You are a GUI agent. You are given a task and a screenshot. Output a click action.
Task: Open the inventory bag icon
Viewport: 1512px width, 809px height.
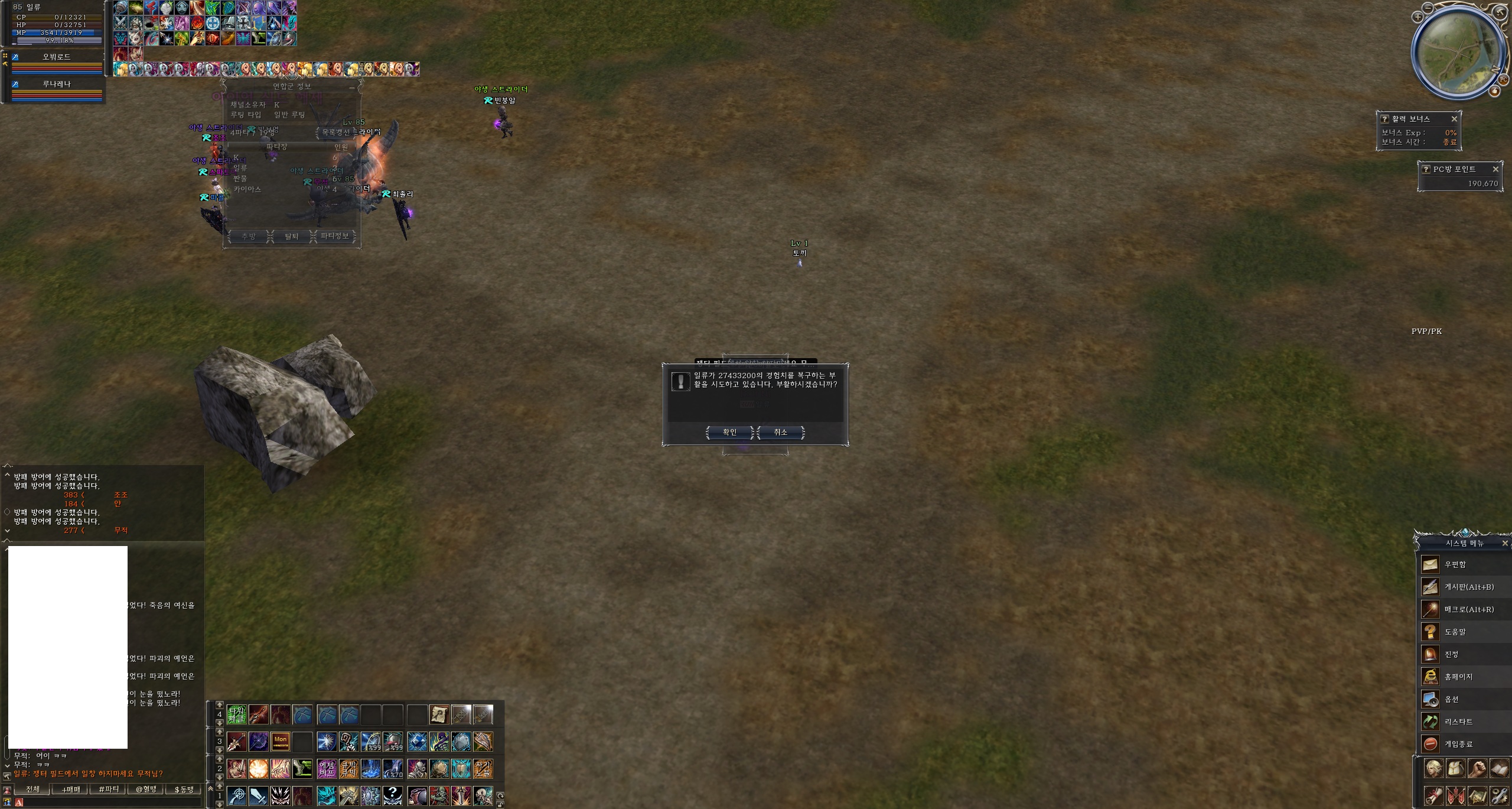(x=1455, y=769)
